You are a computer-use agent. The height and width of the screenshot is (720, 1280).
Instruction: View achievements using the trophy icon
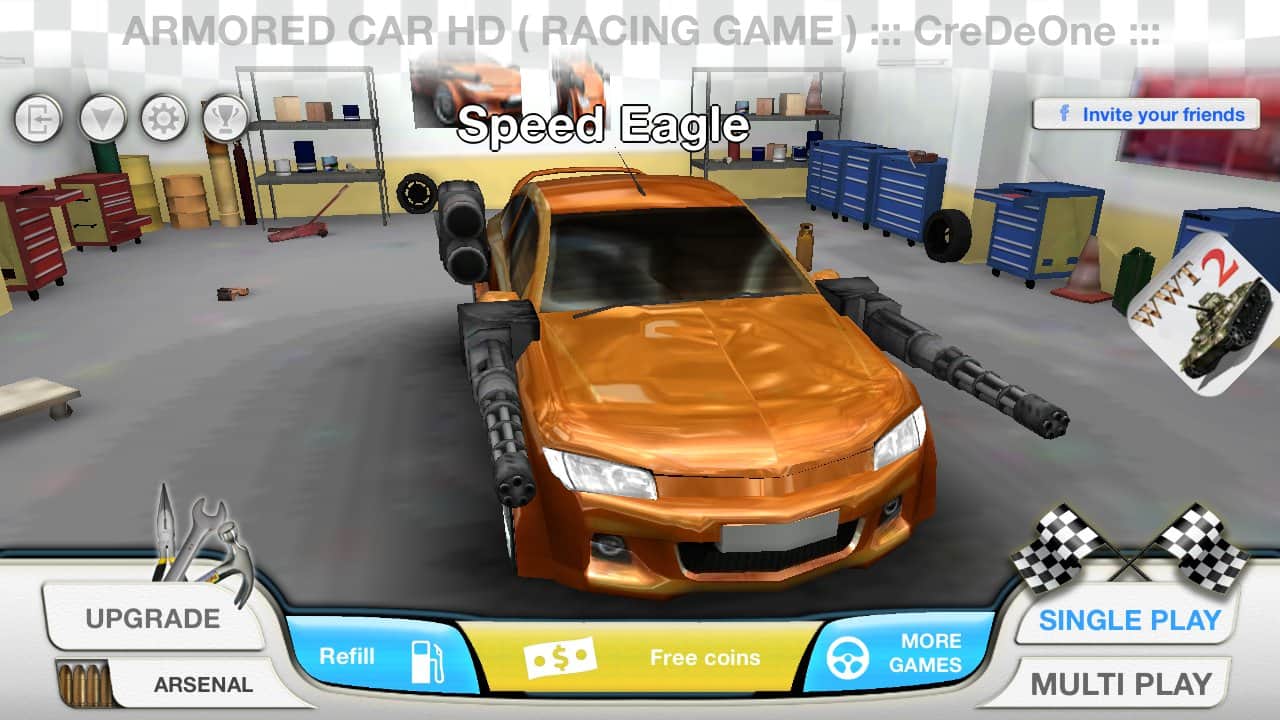point(225,116)
